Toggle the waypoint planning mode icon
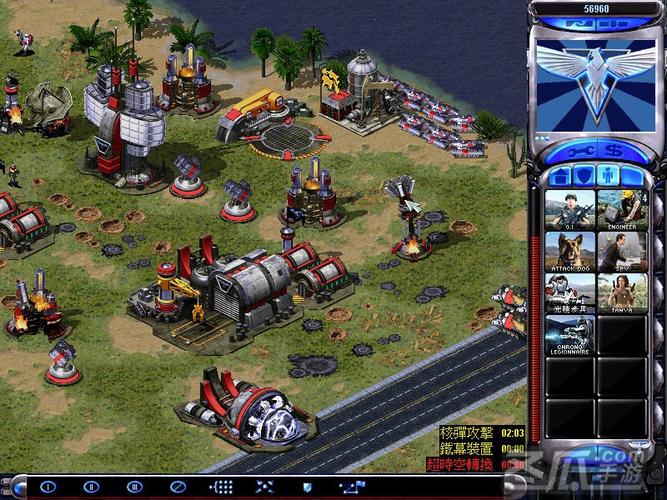The height and width of the screenshot is (500, 667). [351, 487]
